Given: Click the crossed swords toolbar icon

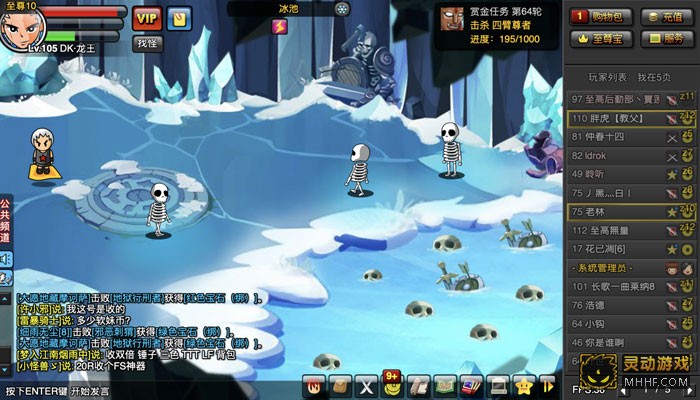Looking at the screenshot, I should [x=366, y=385].
